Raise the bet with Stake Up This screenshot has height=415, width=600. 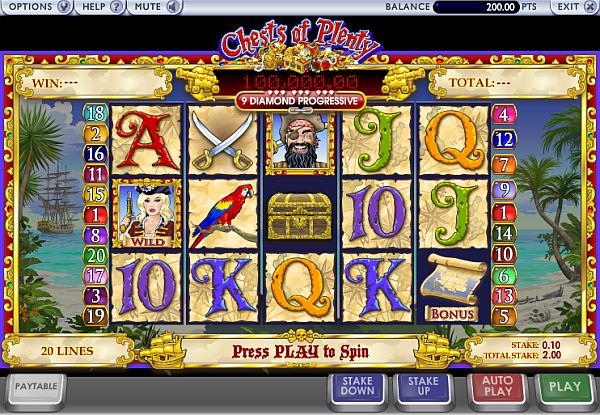pos(424,388)
